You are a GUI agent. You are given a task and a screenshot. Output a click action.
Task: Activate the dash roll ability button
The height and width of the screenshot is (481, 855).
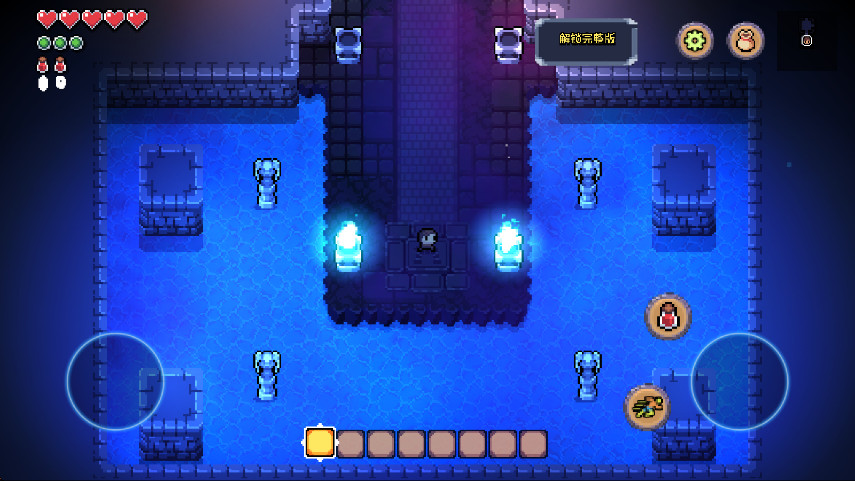click(x=647, y=407)
